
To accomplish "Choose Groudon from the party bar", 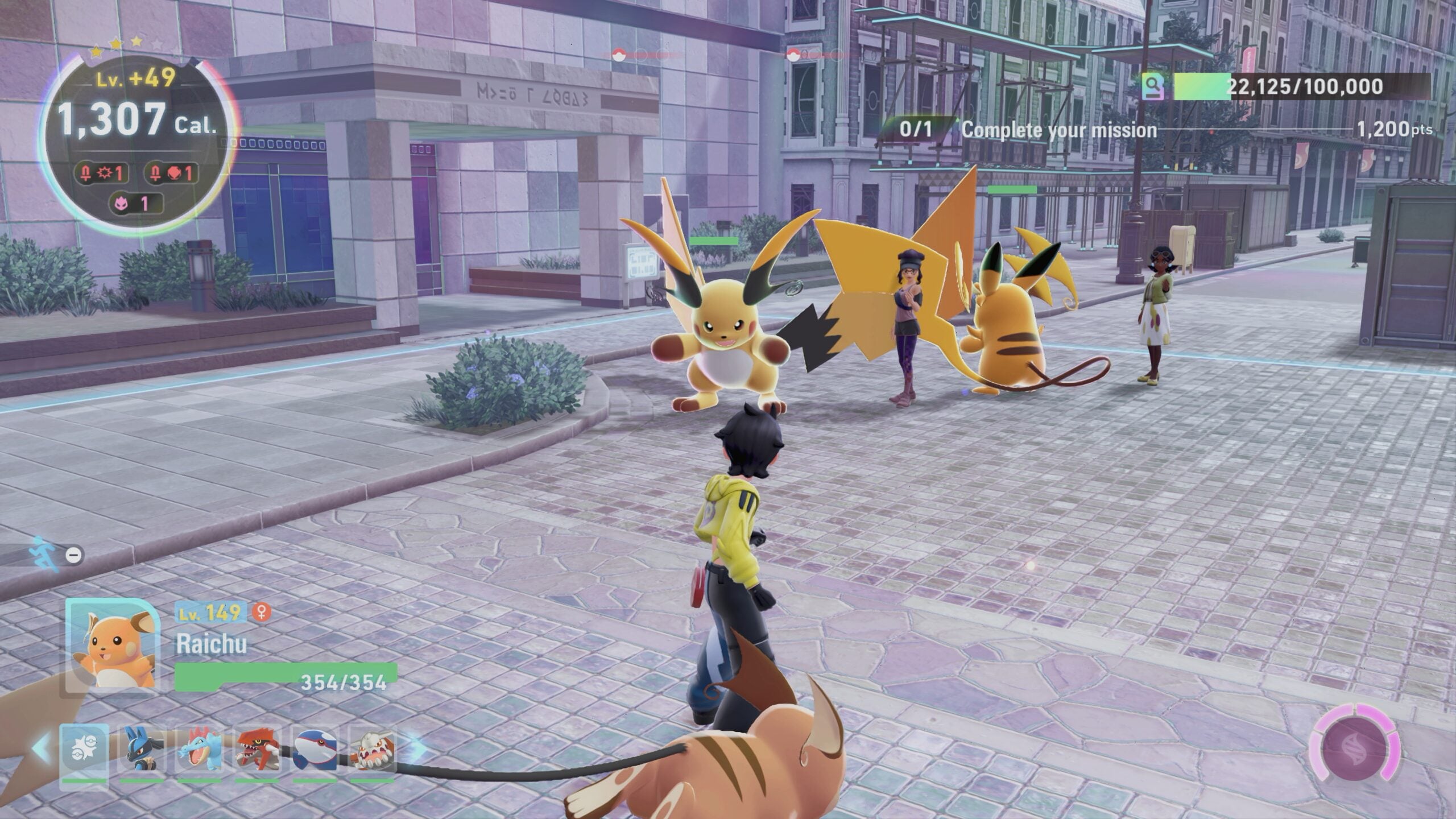I will pyautogui.click(x=258, y=750).
